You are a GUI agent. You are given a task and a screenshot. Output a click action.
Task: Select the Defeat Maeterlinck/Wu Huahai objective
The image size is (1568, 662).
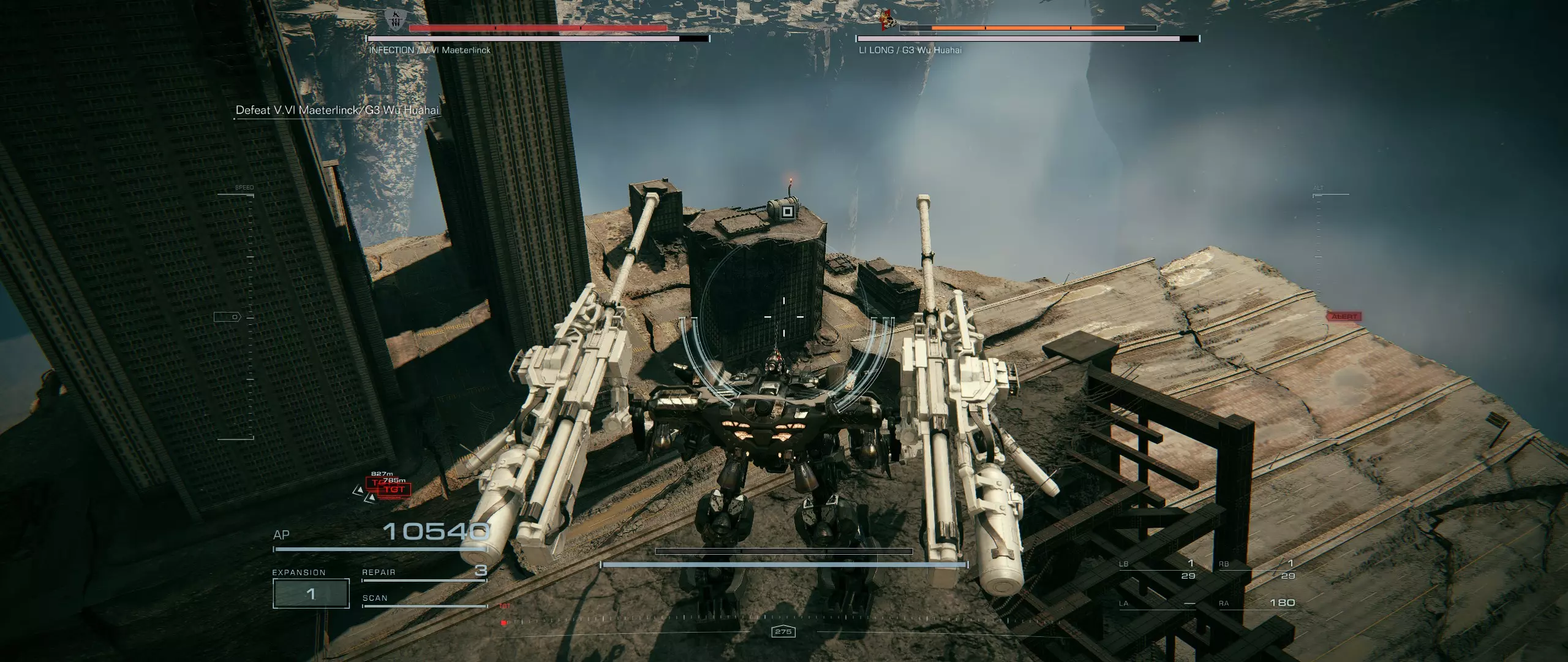[x=337, y=110]
